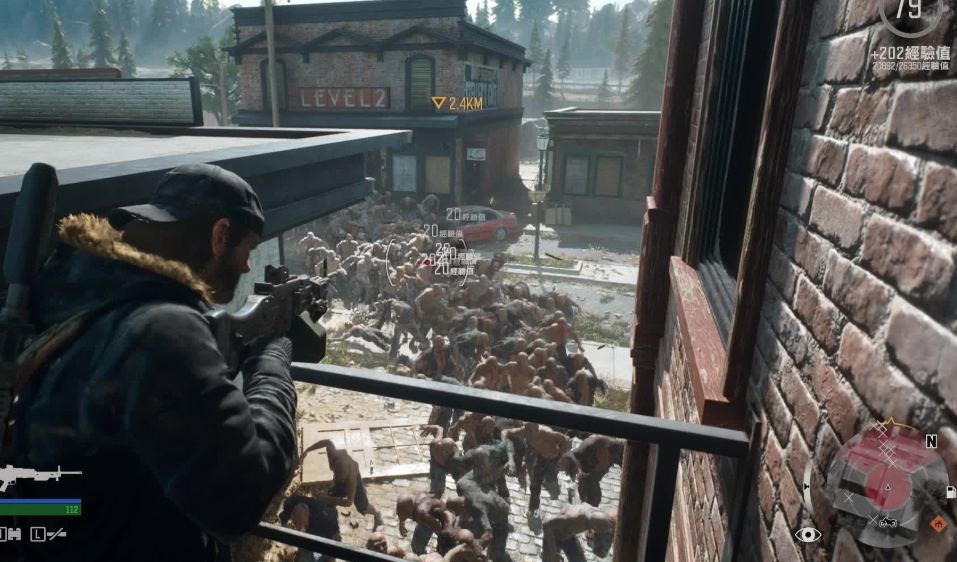Select the 2.4KM objective waypoint marker

[x=439, y=103]
